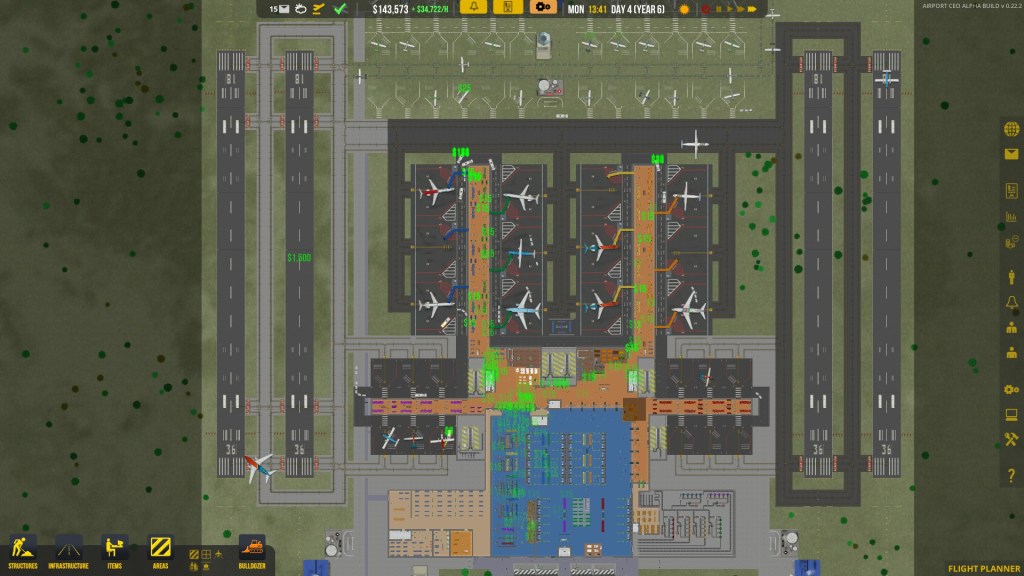
Task: Click the green checkmark status icon
Action: tap(340, 9)
